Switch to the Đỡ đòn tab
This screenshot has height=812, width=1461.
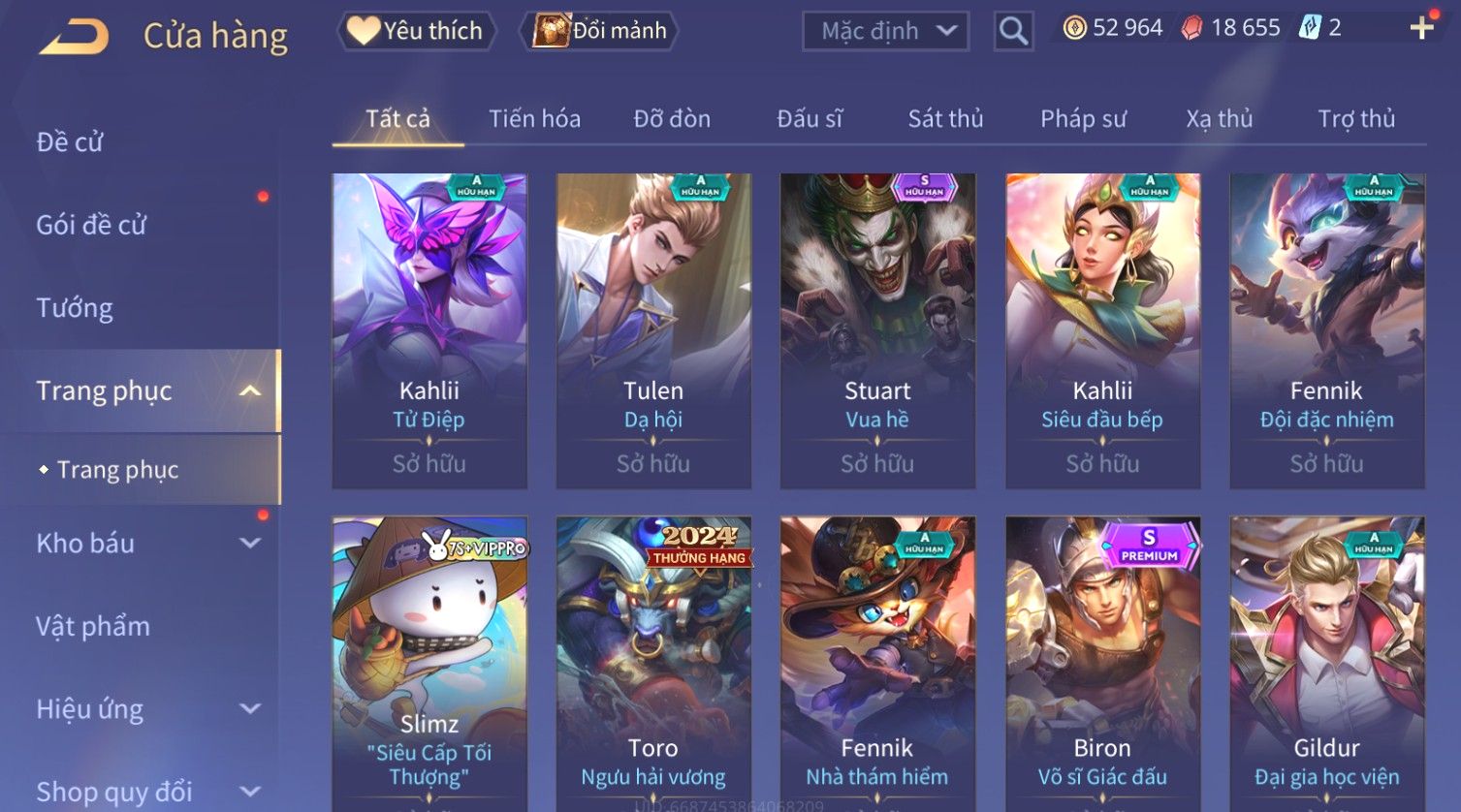click(672, 119)
